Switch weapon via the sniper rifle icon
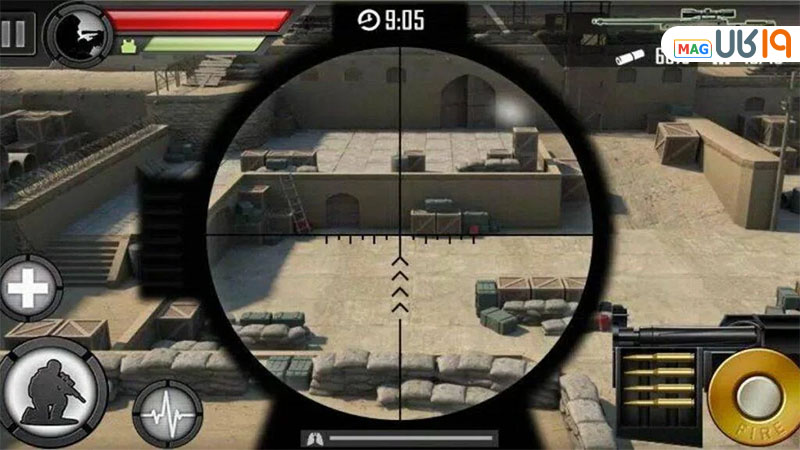The height and width of the screenshot is (450, 800). (700, 18)
